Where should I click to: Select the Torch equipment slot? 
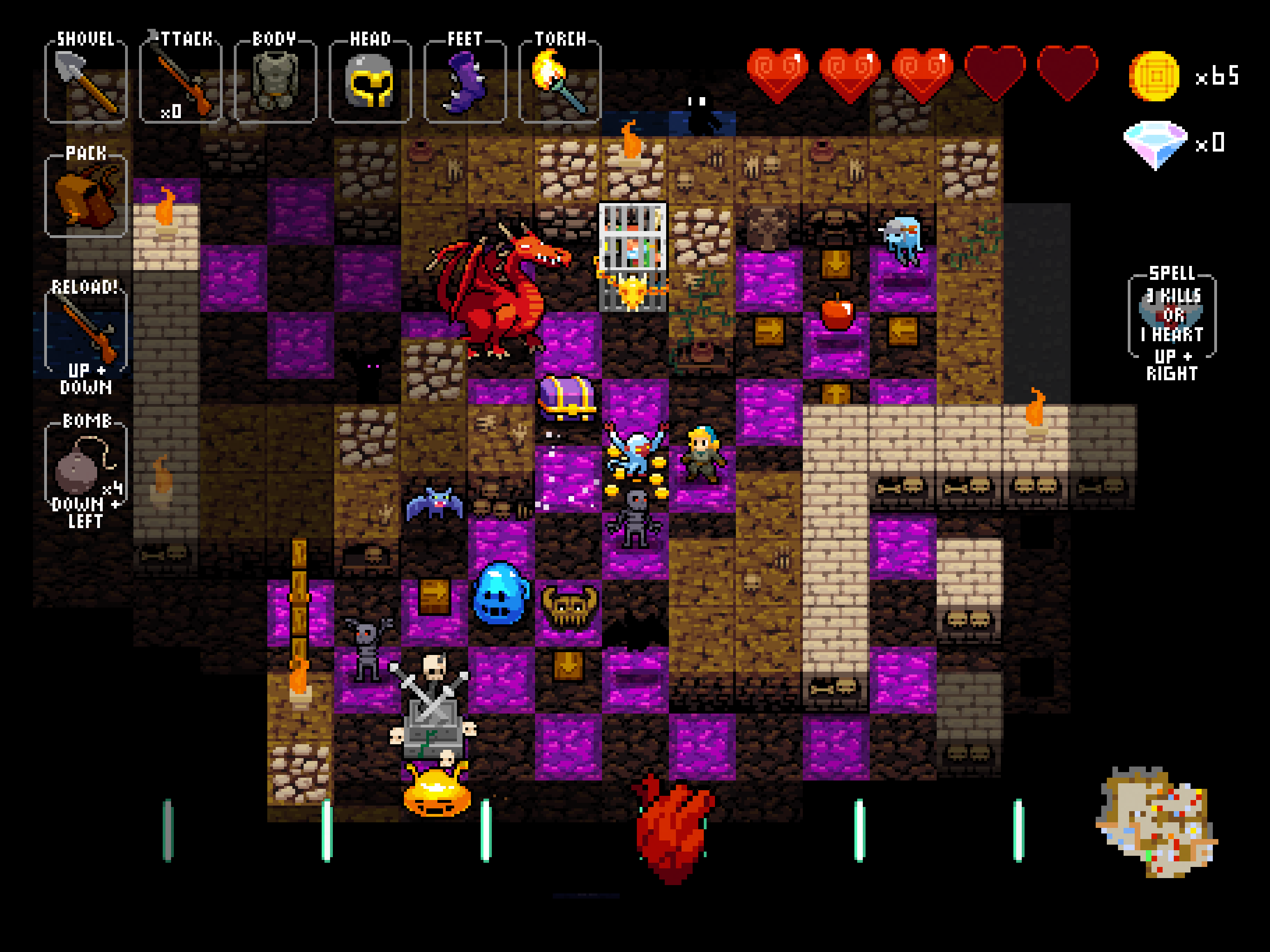point(560,82)
